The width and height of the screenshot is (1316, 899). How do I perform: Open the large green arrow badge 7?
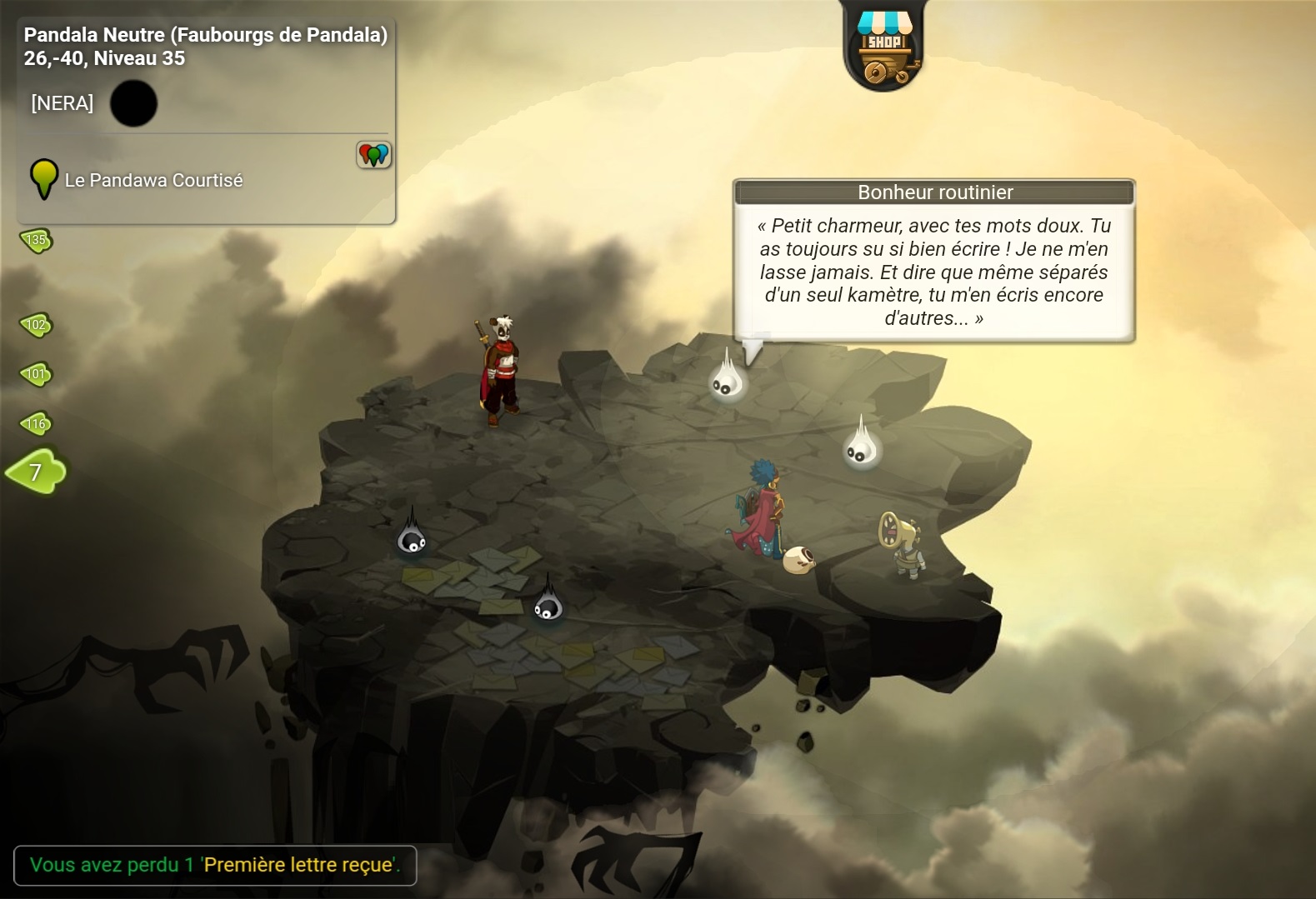pos(36,472)
